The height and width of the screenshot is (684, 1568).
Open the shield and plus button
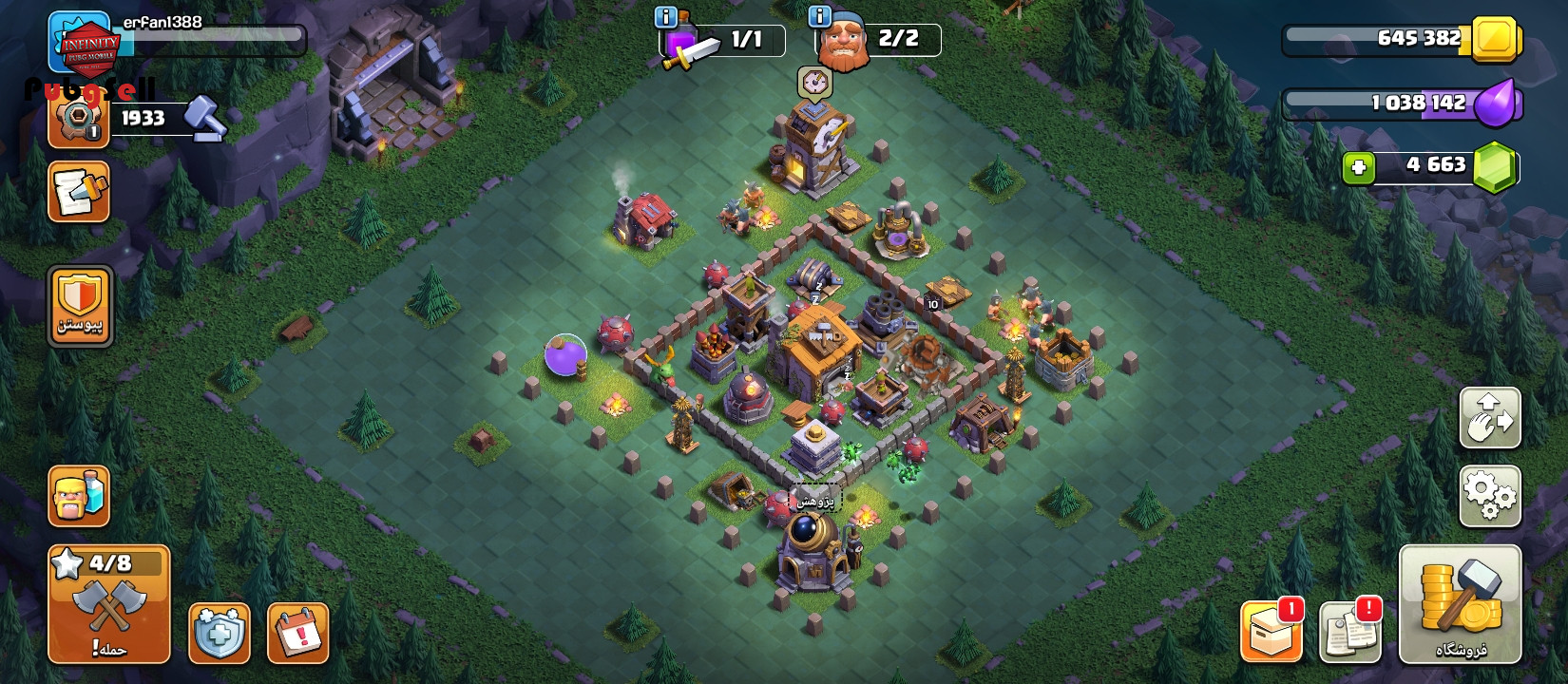click(x=220, y=633)
